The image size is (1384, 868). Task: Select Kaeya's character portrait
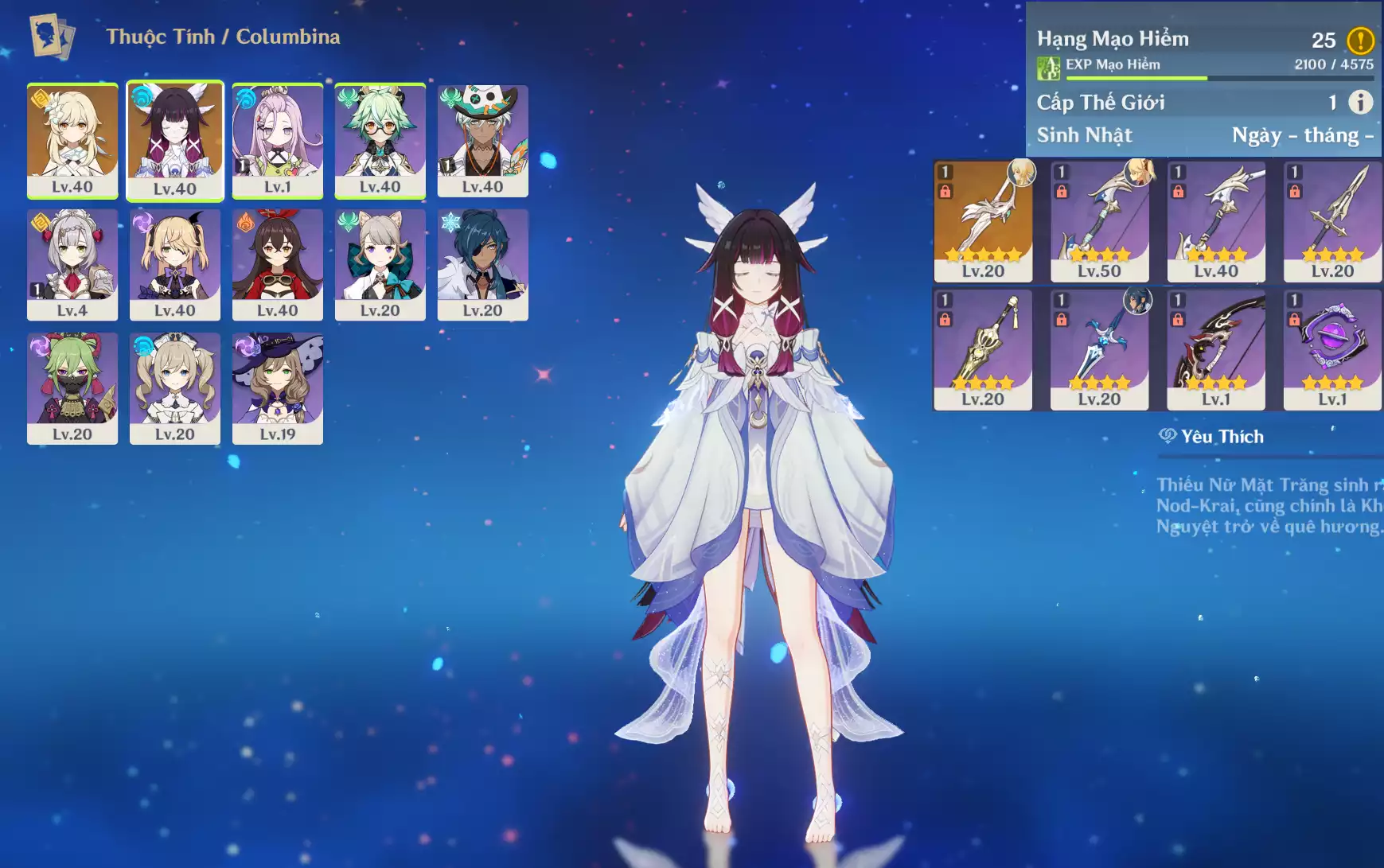coord(483,264)
